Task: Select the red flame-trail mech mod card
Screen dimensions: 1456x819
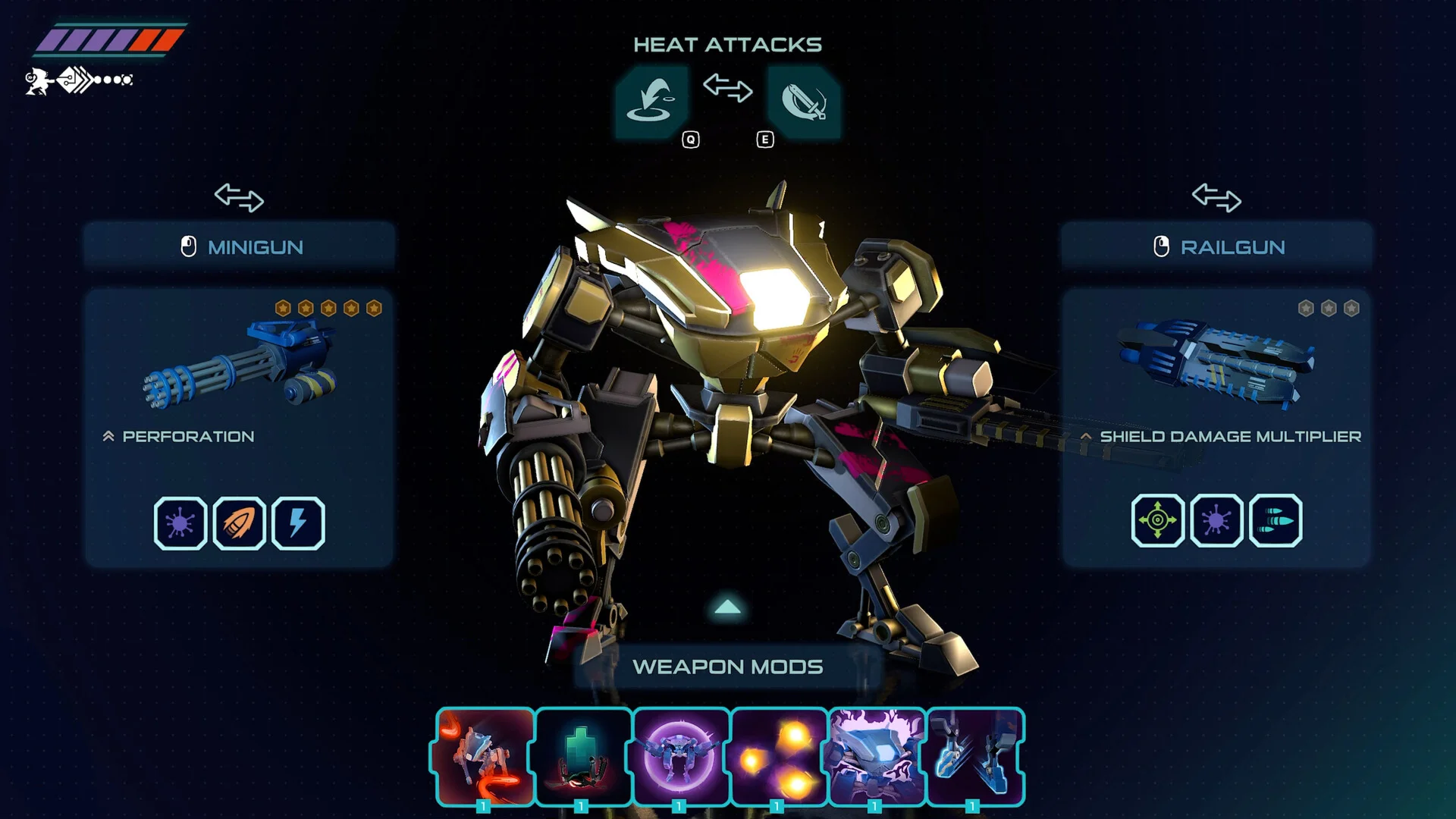Action: coord(485,756)
